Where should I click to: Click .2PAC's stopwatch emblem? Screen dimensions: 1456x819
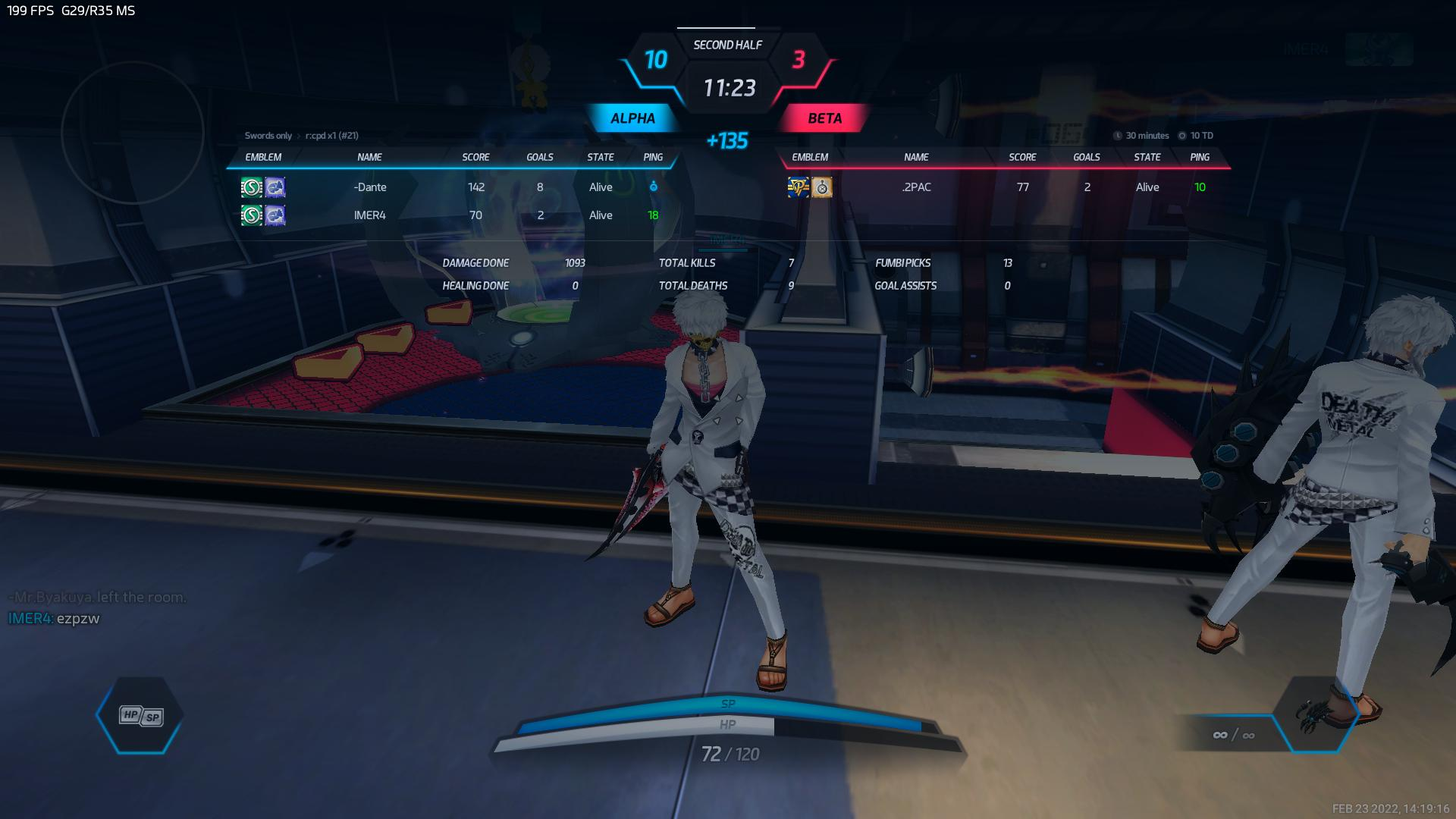coord(822,187)
